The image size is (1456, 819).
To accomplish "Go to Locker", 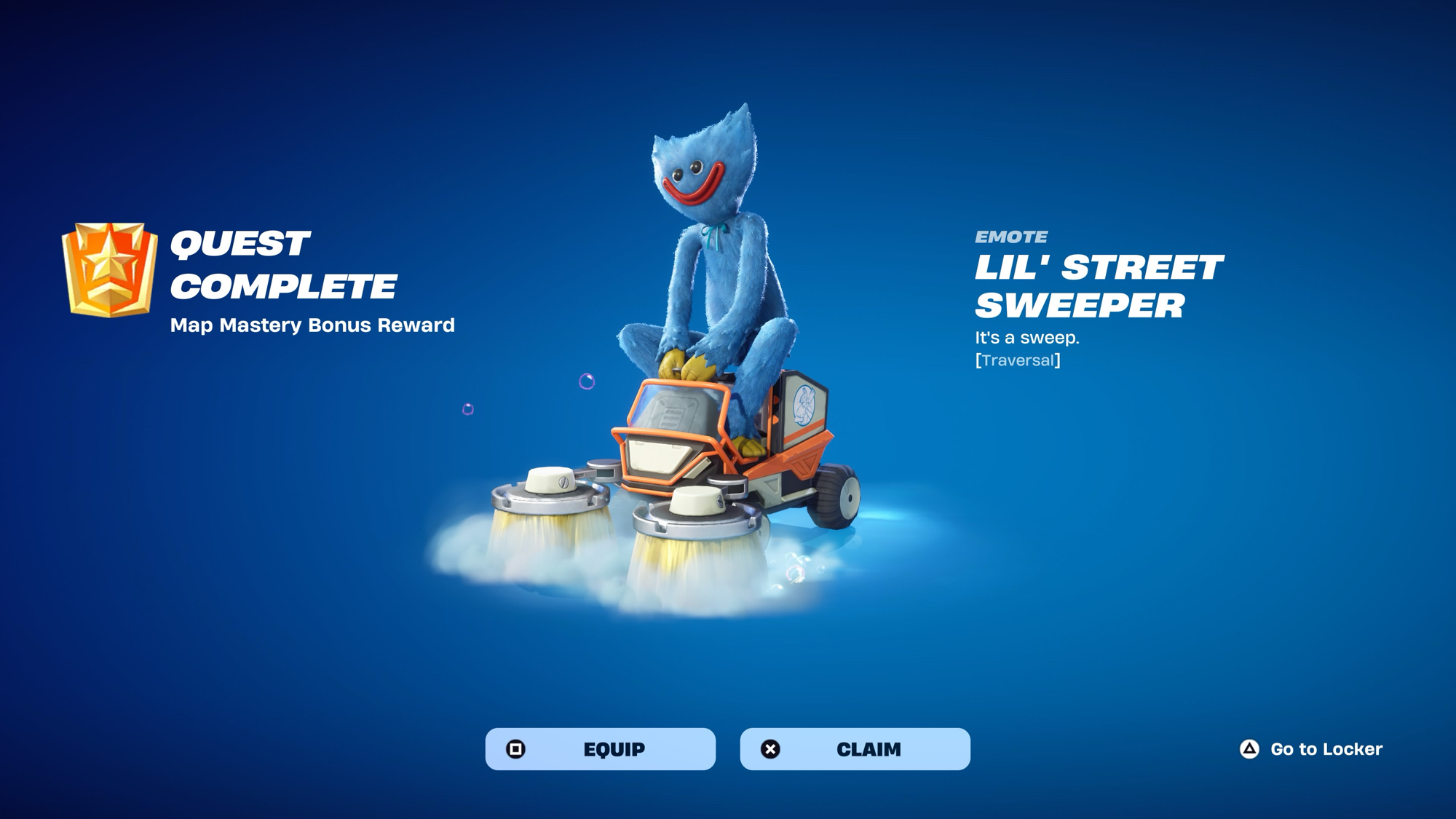I will 1311,749.
